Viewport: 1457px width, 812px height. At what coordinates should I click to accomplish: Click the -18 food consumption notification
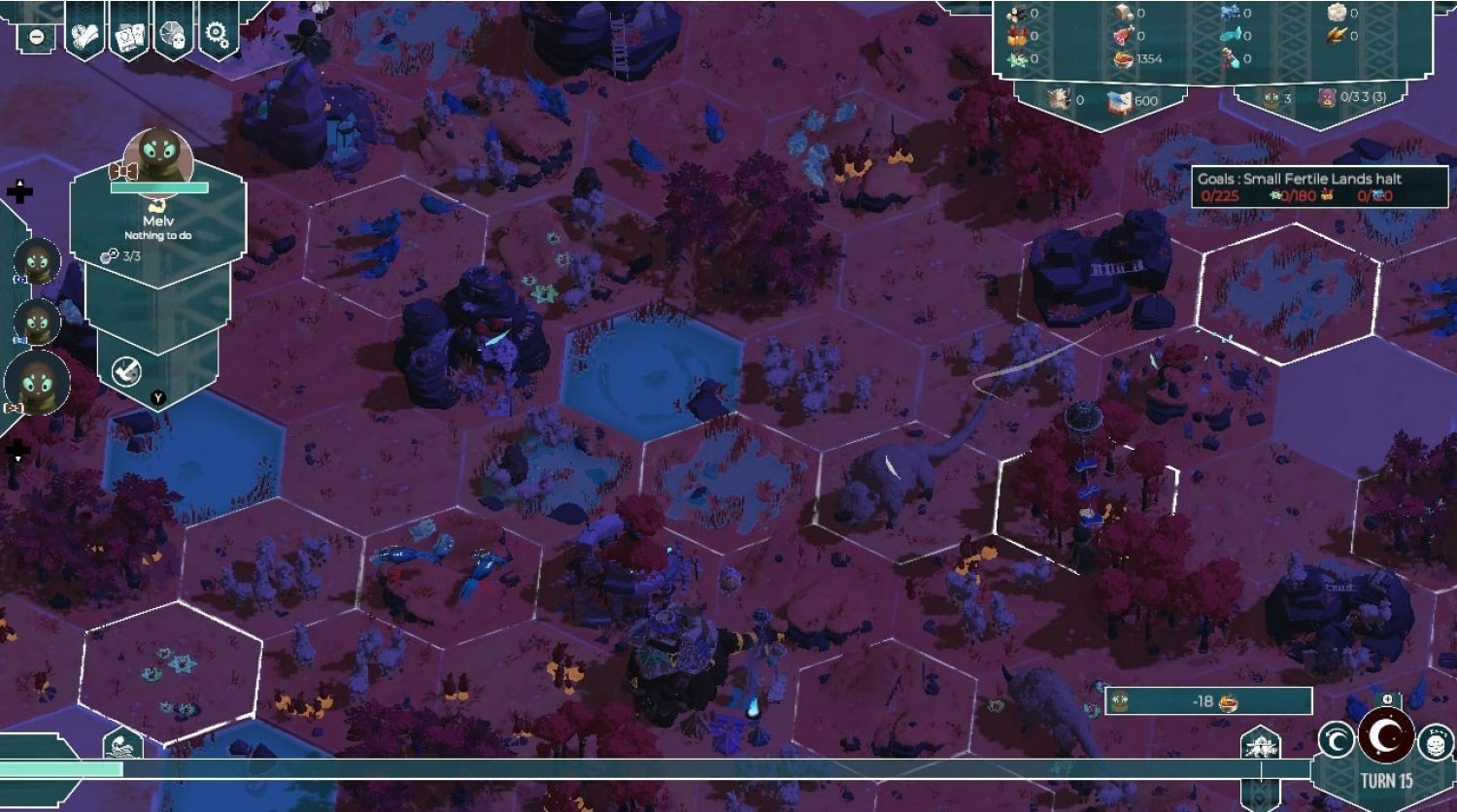1208,701
